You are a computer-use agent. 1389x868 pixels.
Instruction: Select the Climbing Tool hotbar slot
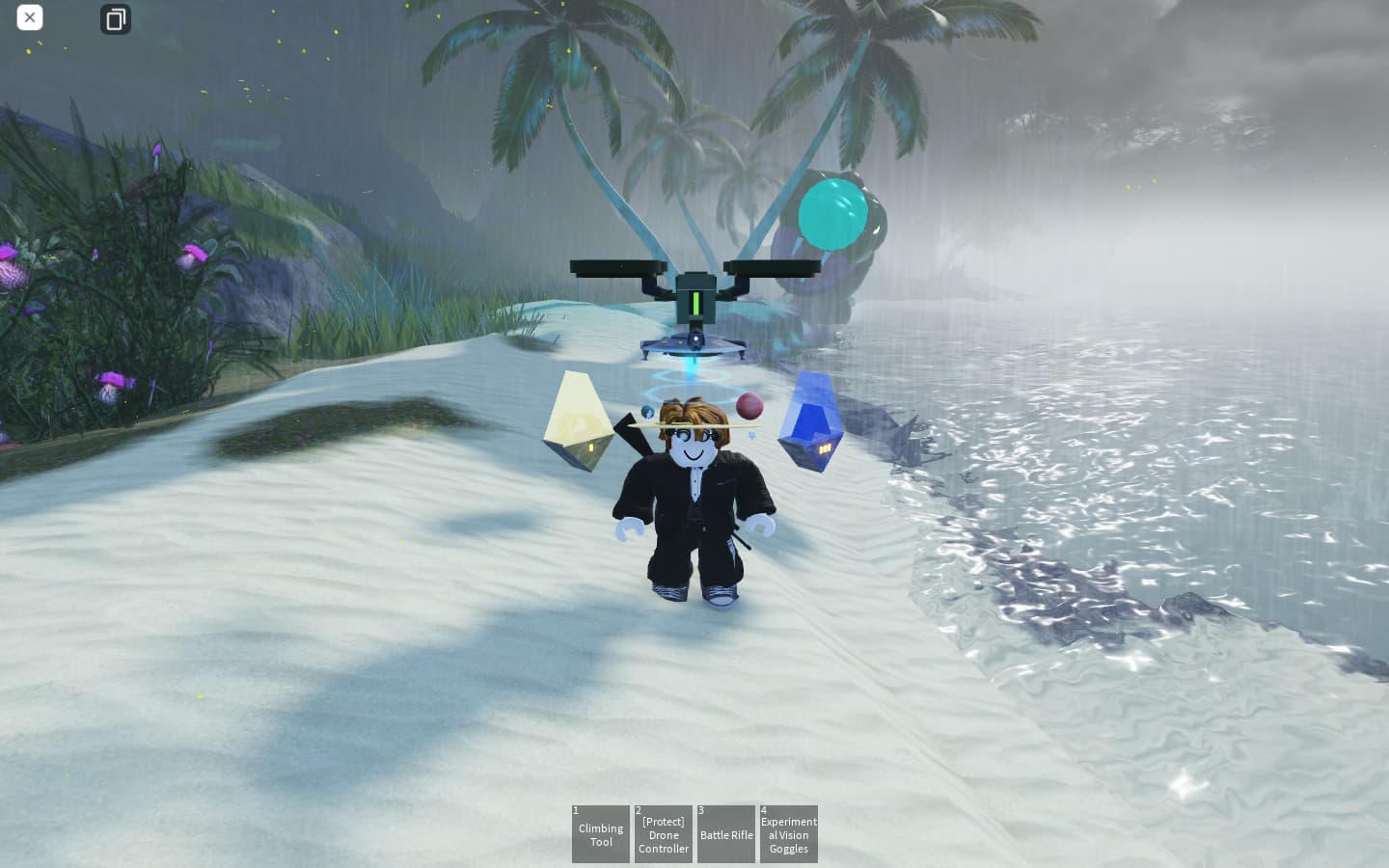(600, 834)
